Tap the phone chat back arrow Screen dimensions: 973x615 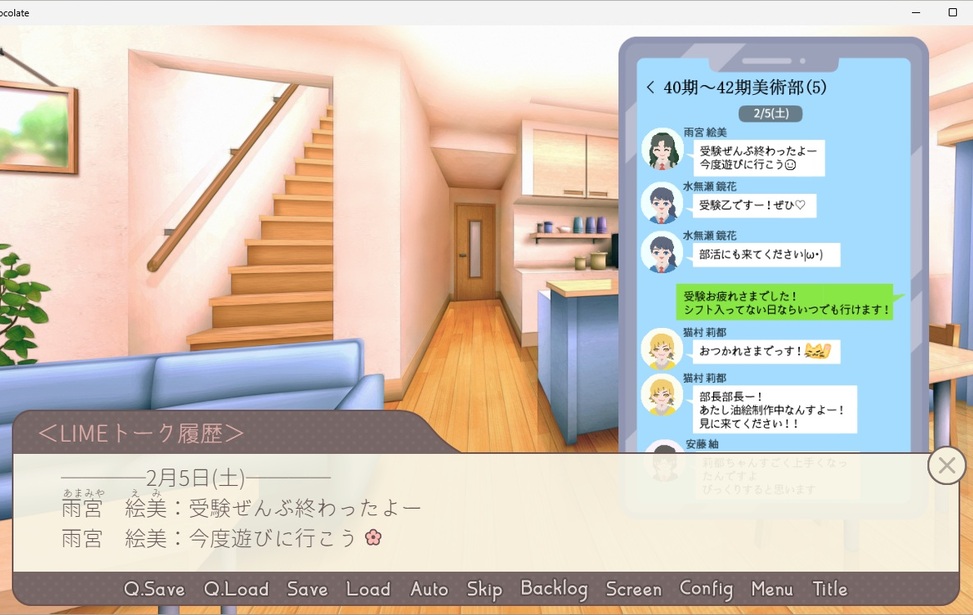(x=650, y=88)
